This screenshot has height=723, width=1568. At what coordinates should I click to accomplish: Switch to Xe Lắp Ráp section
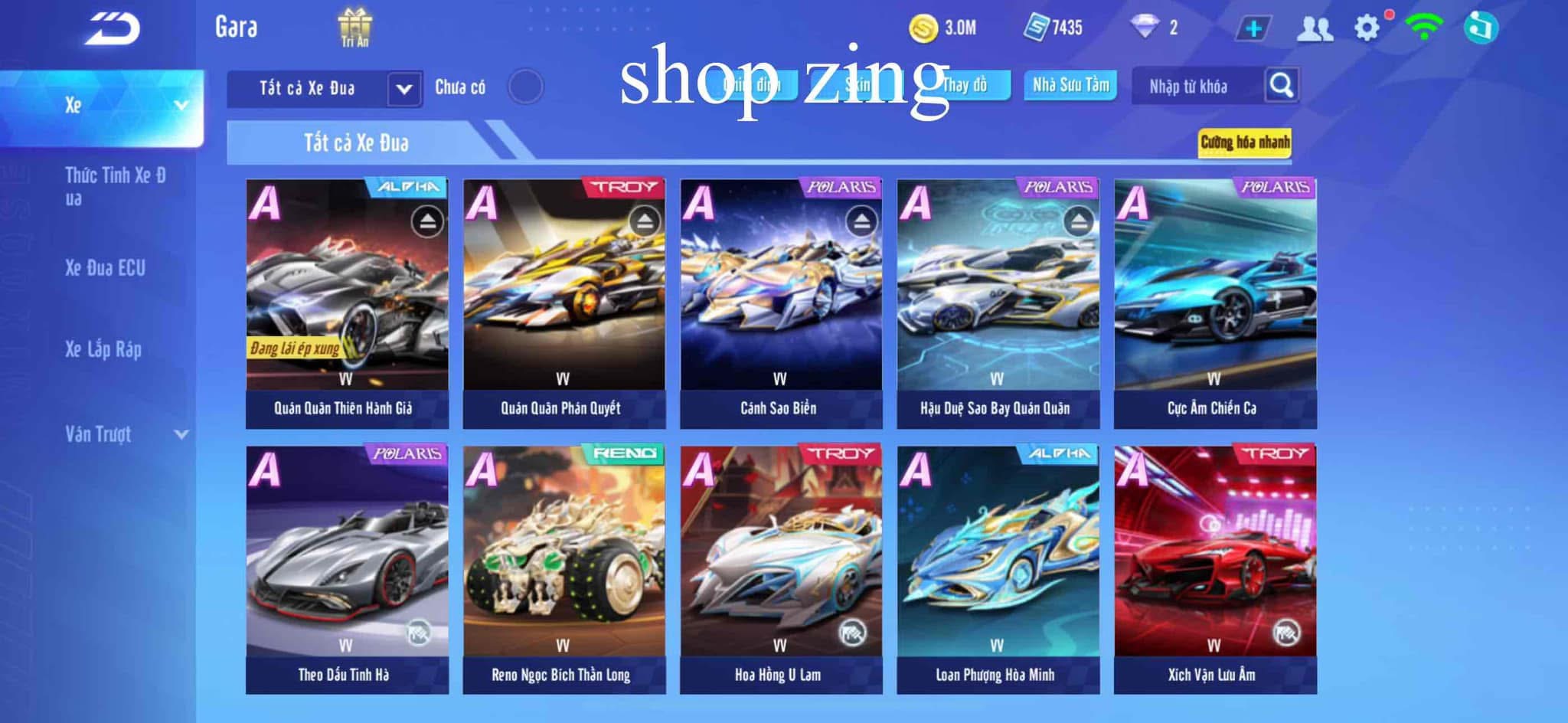[103, 350]
